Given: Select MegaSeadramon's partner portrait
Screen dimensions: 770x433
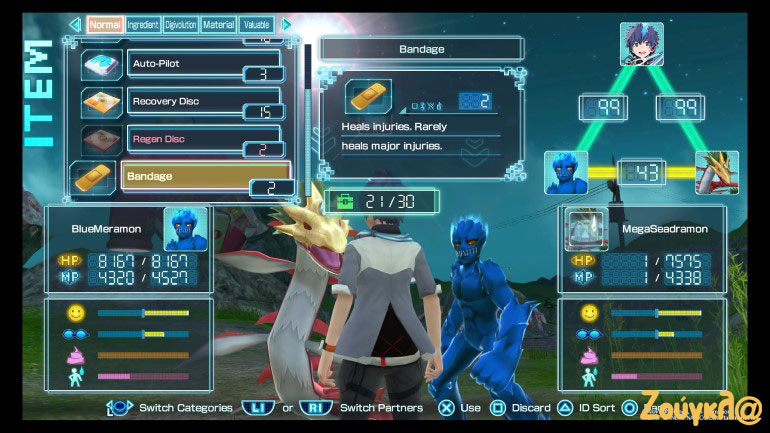Looking at the screenshot, I should click(x=587, y=229).
